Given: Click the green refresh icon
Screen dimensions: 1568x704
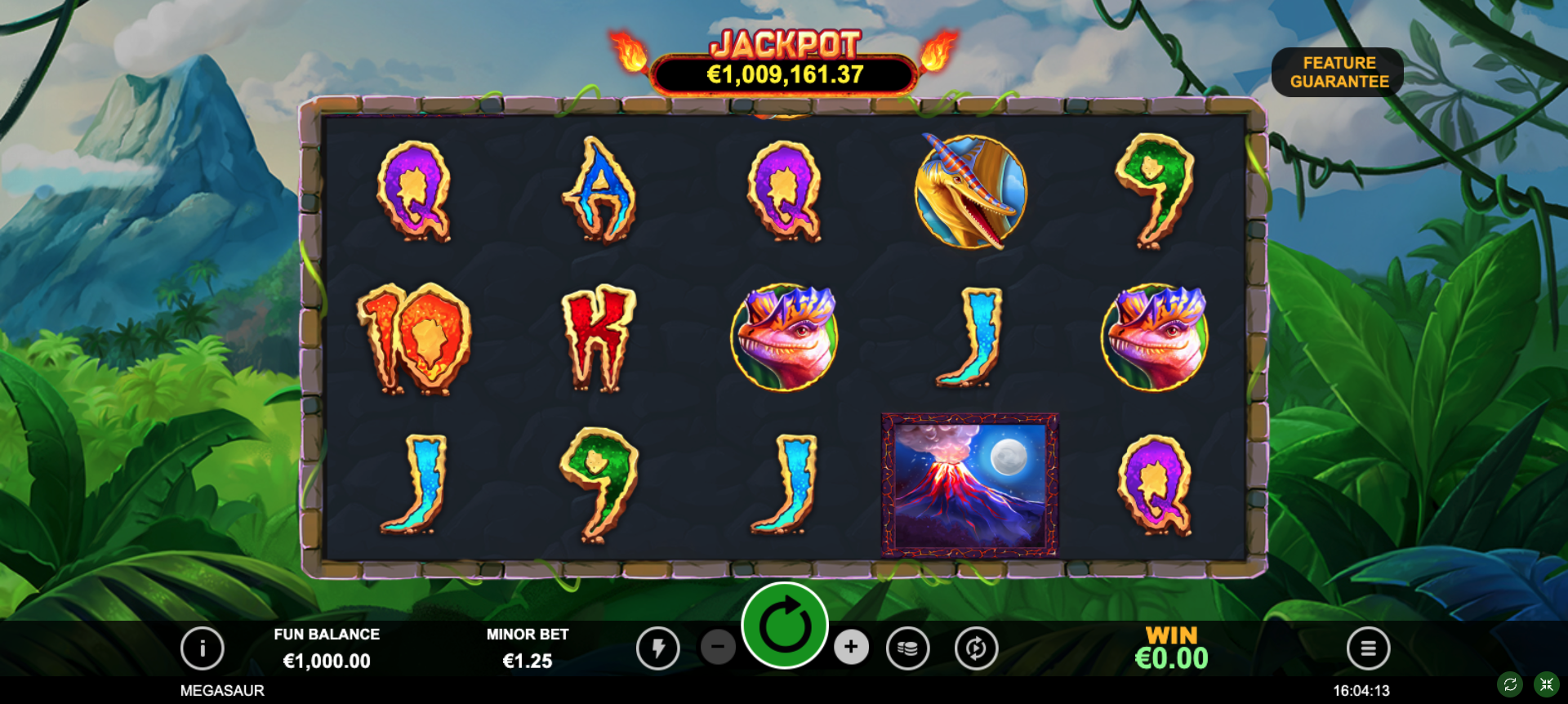Looking at the screenshot, I should pos(1510,684).
